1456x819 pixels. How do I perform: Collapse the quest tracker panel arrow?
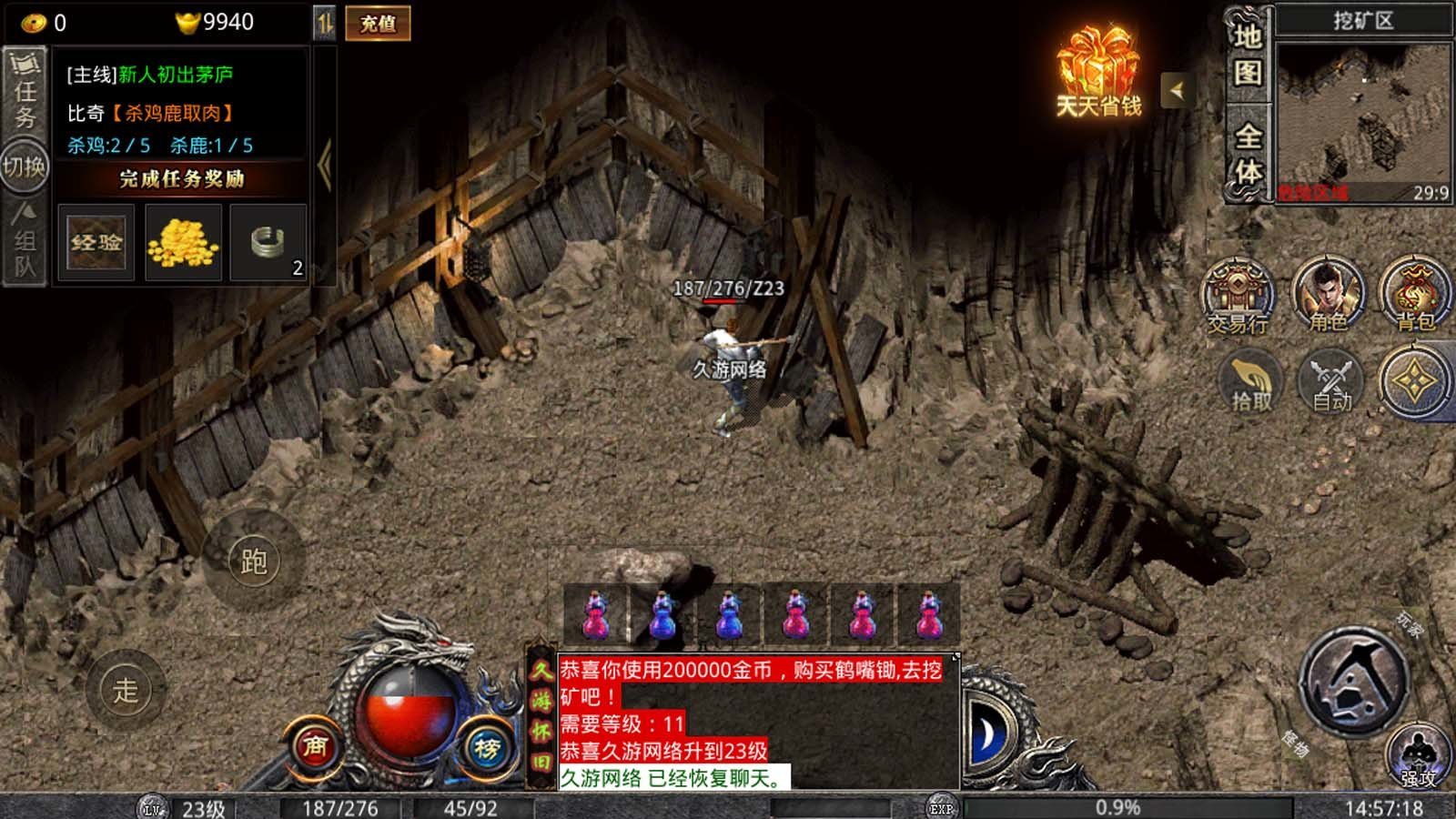[x=324, y=165]
